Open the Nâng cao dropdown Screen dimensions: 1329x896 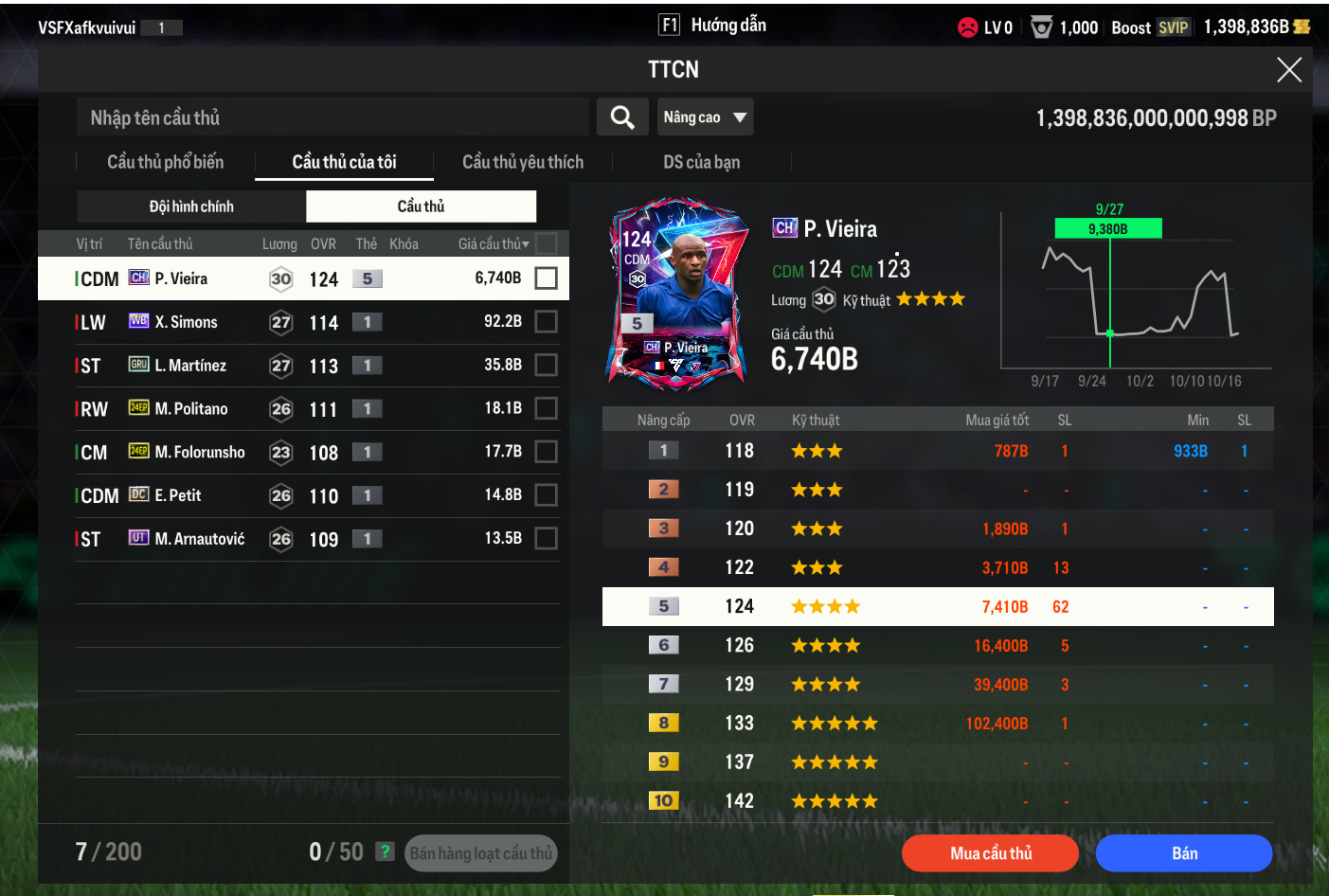705,117
